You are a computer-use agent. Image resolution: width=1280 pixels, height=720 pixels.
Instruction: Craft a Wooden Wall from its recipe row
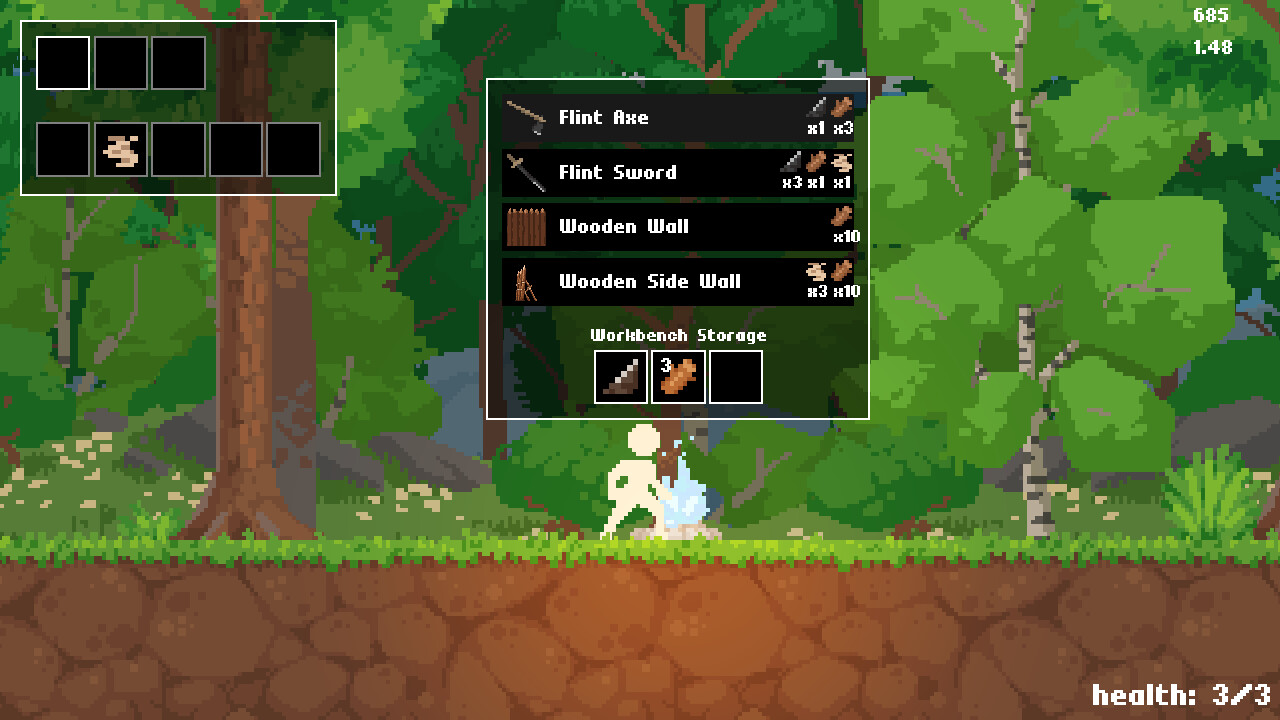[x=650, y=227]
